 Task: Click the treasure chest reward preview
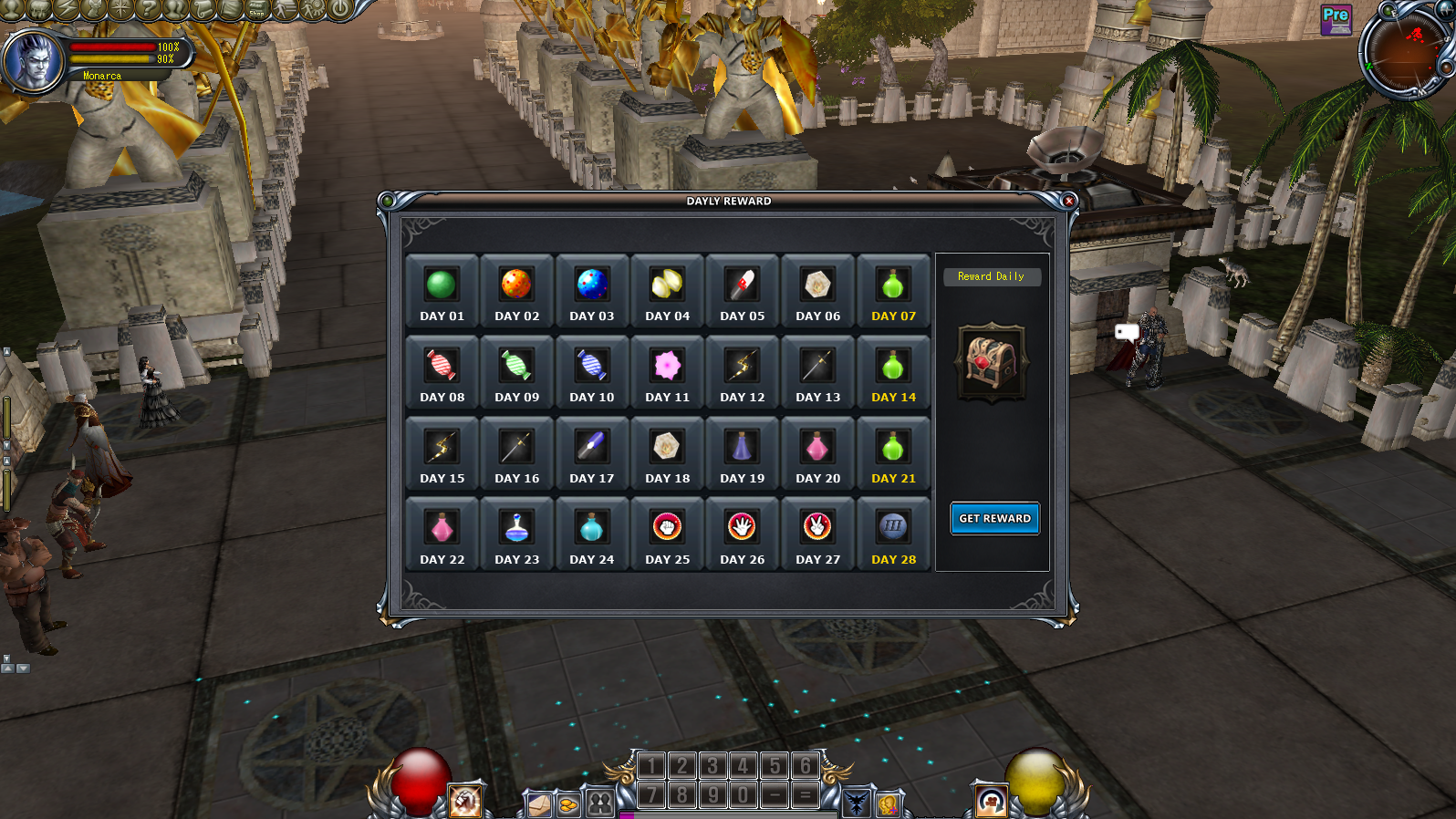coord(992,362)
